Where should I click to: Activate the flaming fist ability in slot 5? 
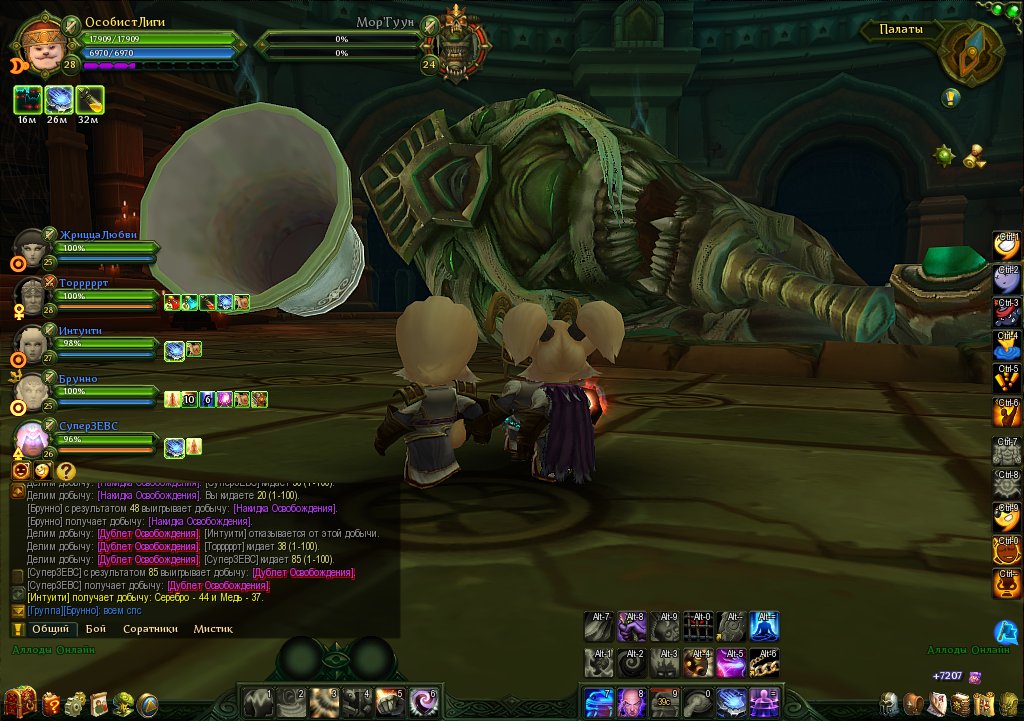(x=390, y=701)
